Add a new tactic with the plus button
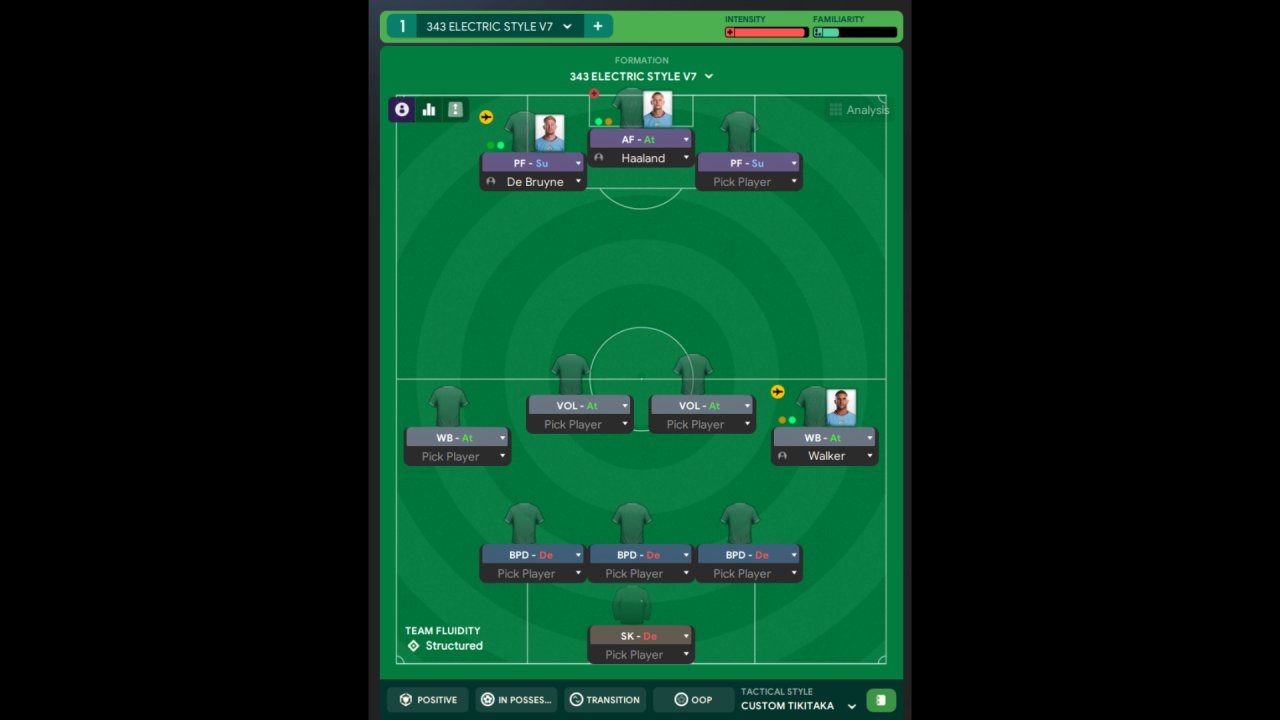The width and height of the screenshot is (1280, 720). pyautogui.click(x=598, y=27)
